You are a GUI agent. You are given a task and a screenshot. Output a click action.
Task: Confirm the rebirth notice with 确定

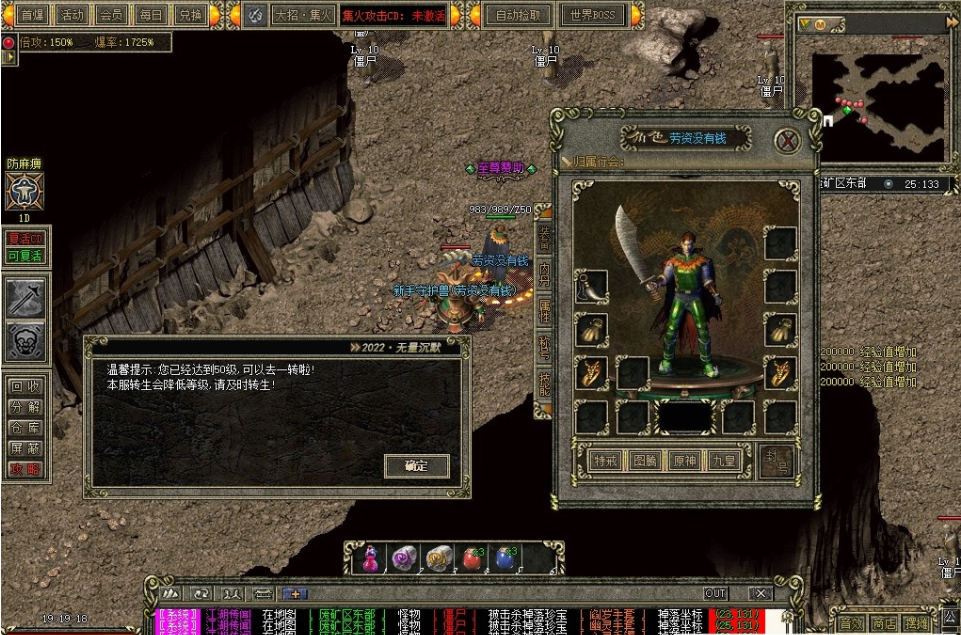pyautogui.click(x=416, y=466)
